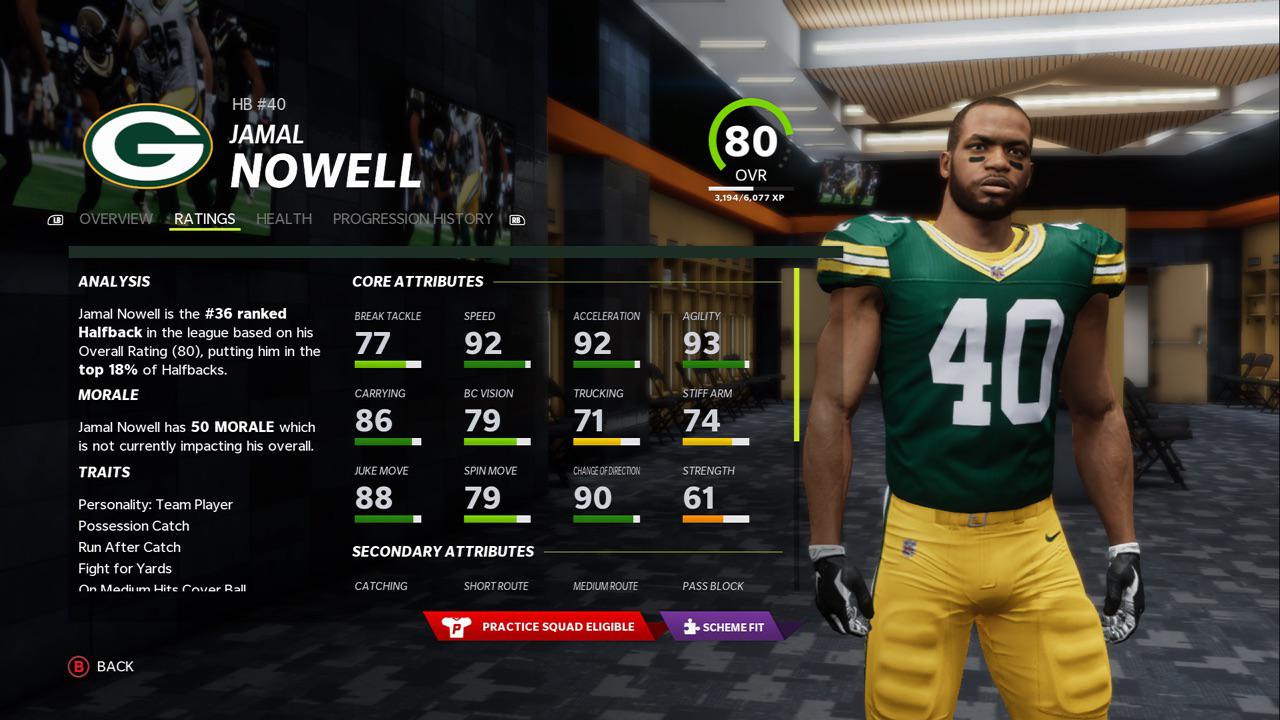Open the SCHEME FIT panel
The image size is (1280, 720).
tap(728, 627)
